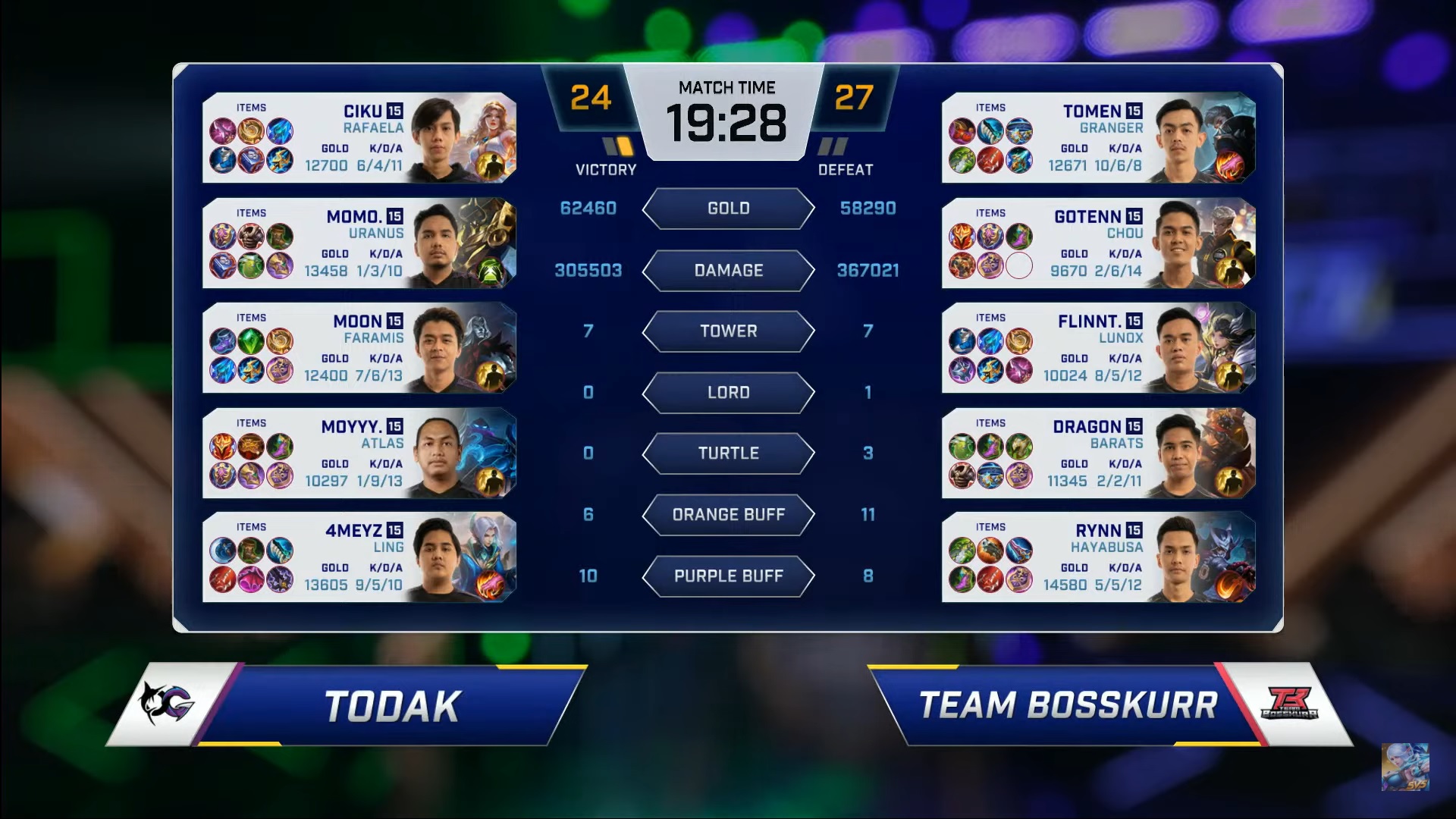Click the DAMAGE stat button

pyautogui.click(x=727, y=271)
